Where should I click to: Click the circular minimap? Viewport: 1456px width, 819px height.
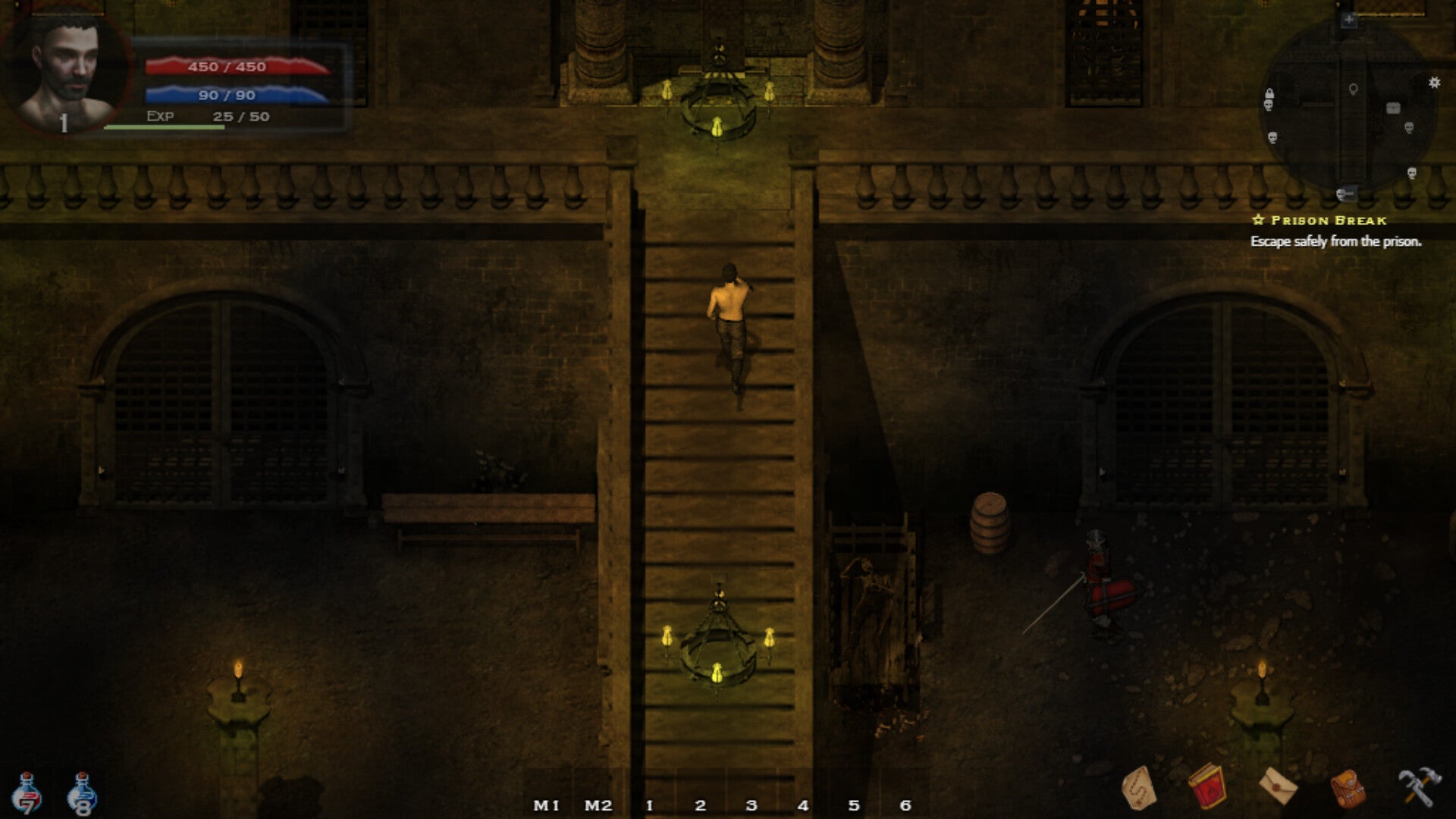(1348, 106)
